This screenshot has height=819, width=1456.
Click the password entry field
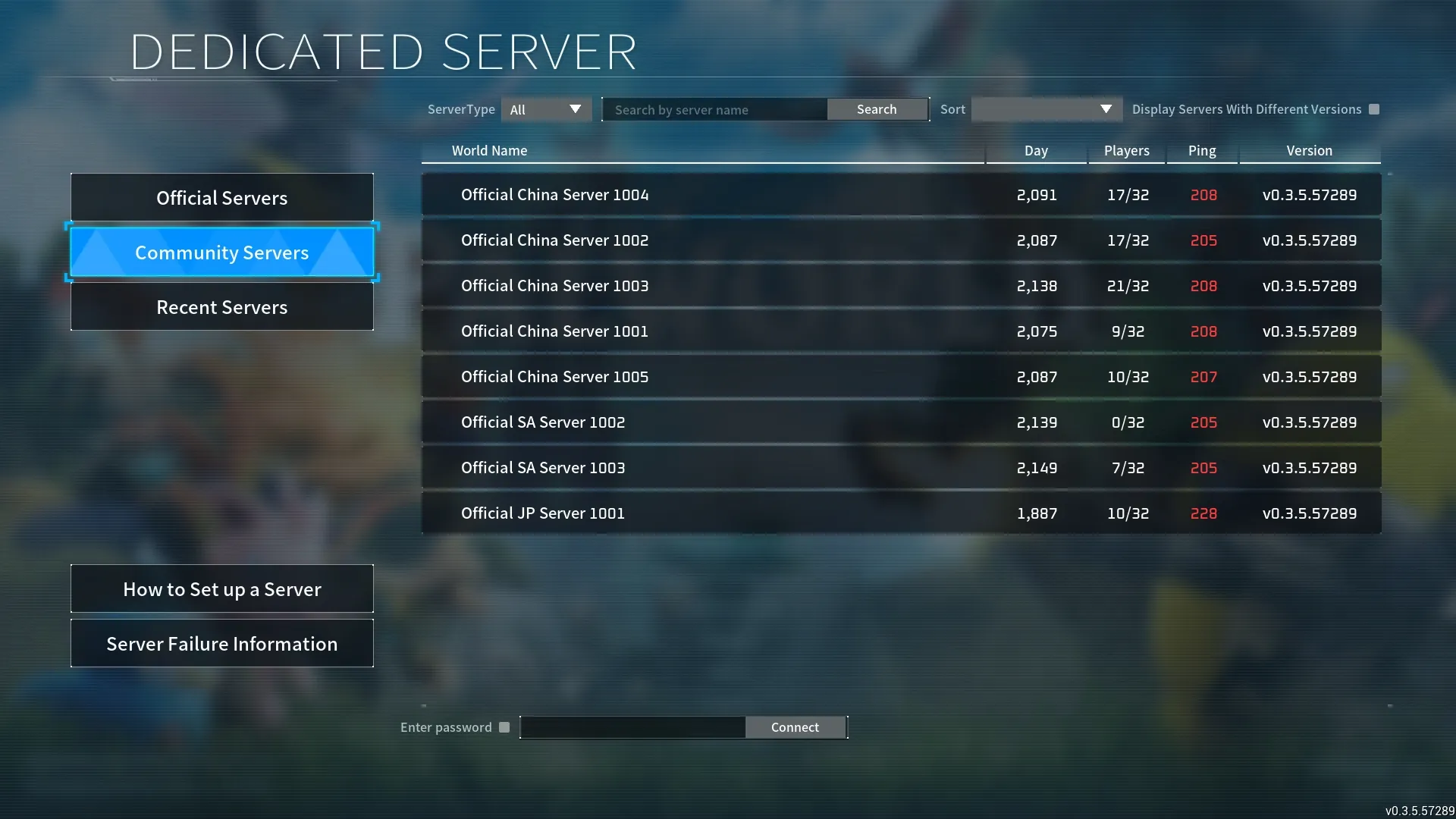pyautogui.click(x=632, y=726)
